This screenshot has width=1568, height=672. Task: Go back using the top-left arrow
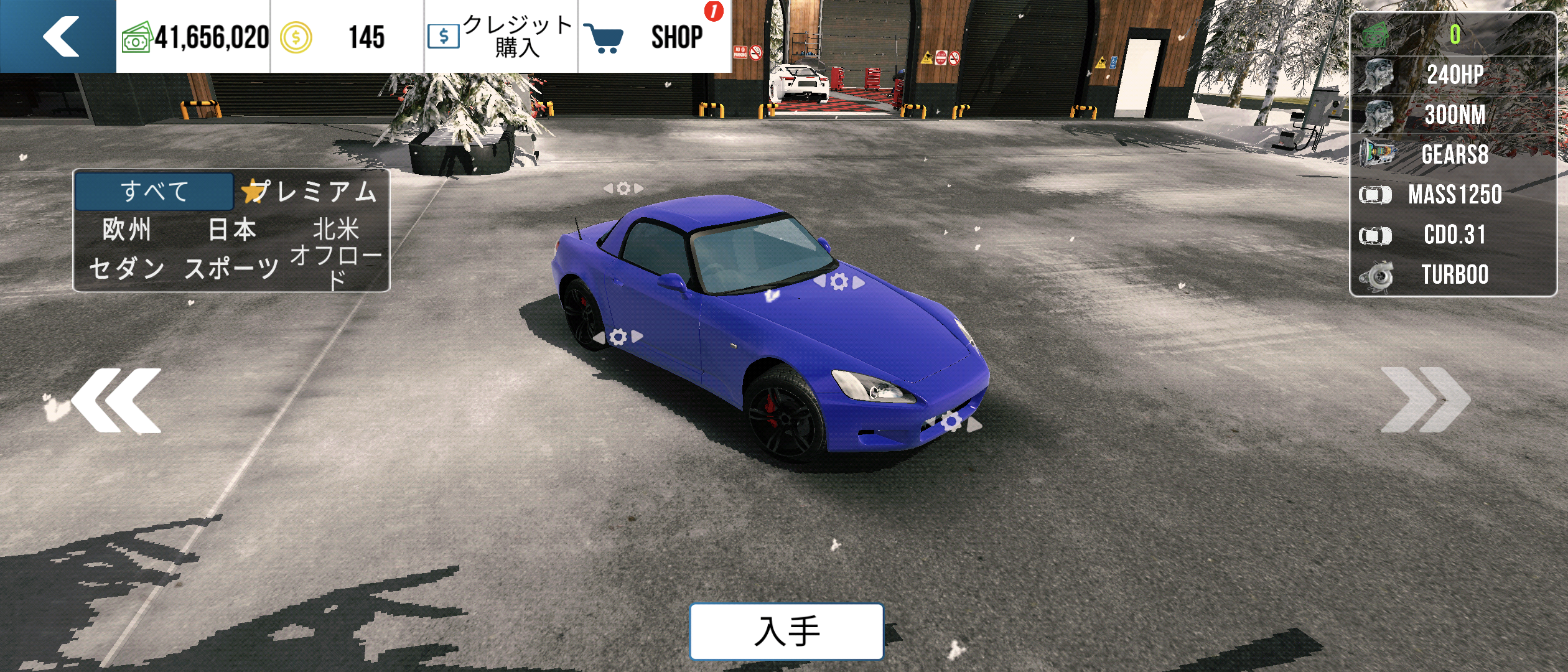tap(59, 36)
